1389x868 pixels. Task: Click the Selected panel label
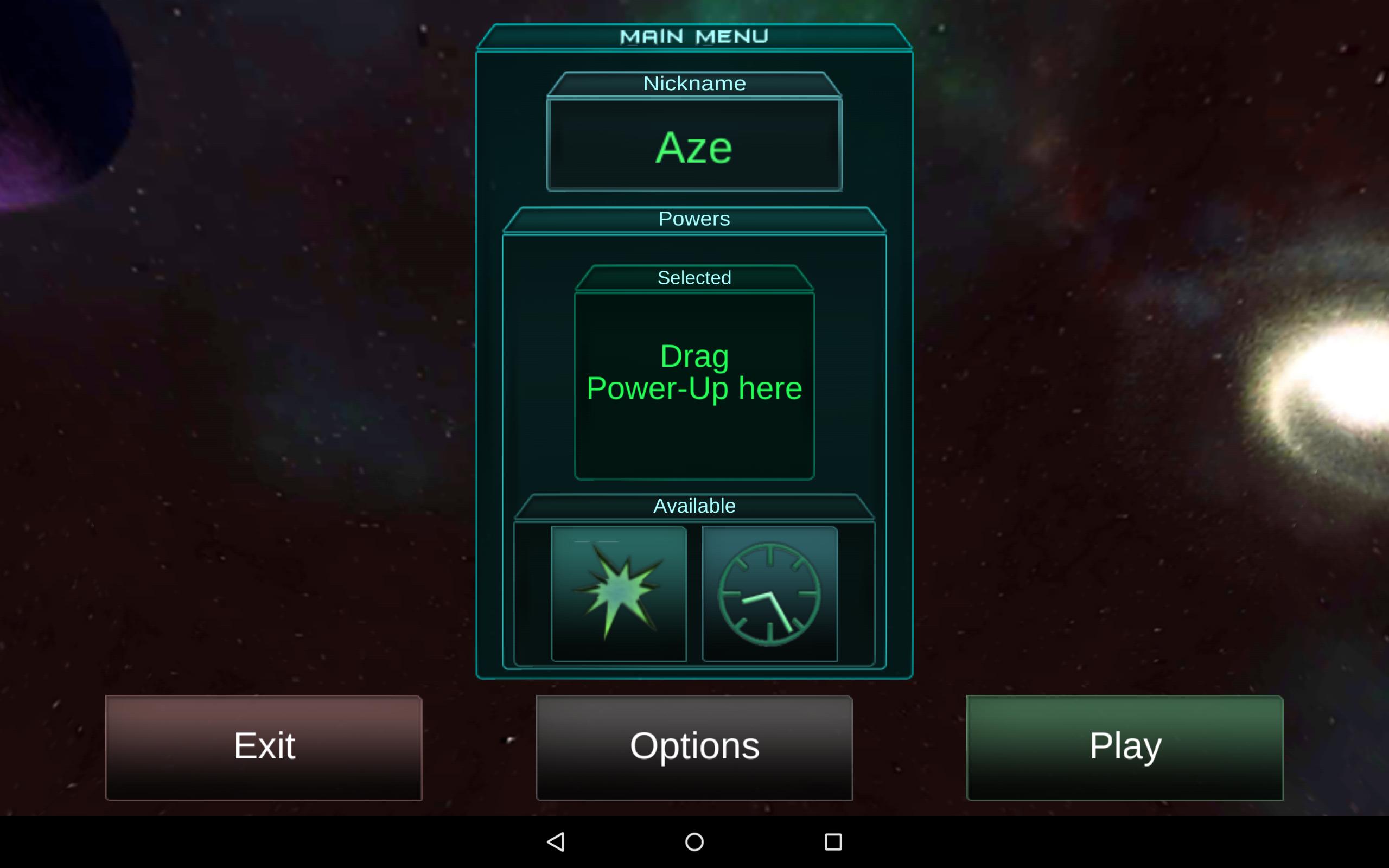(694, 277)
